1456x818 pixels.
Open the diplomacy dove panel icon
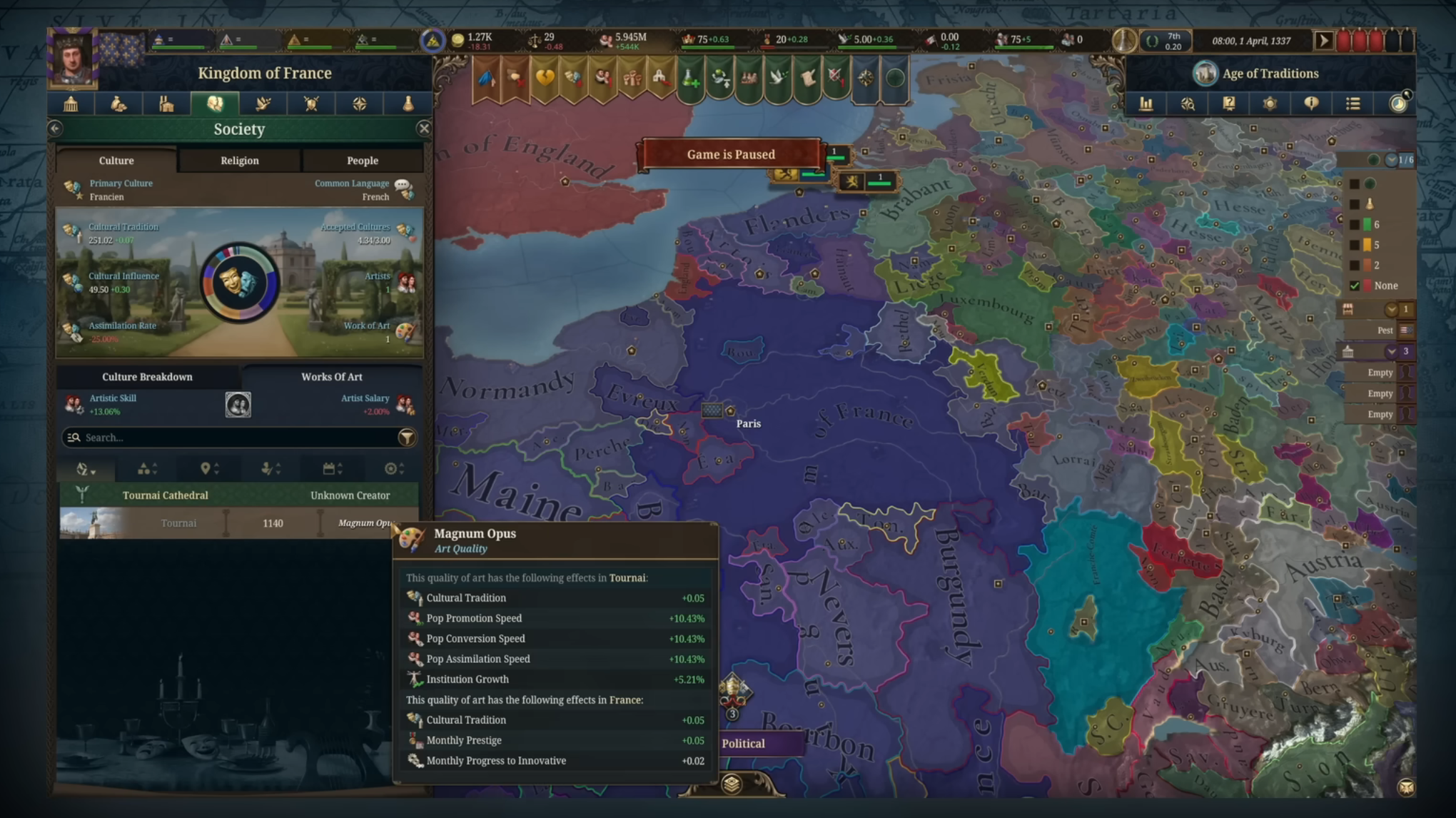click(263, 103)
